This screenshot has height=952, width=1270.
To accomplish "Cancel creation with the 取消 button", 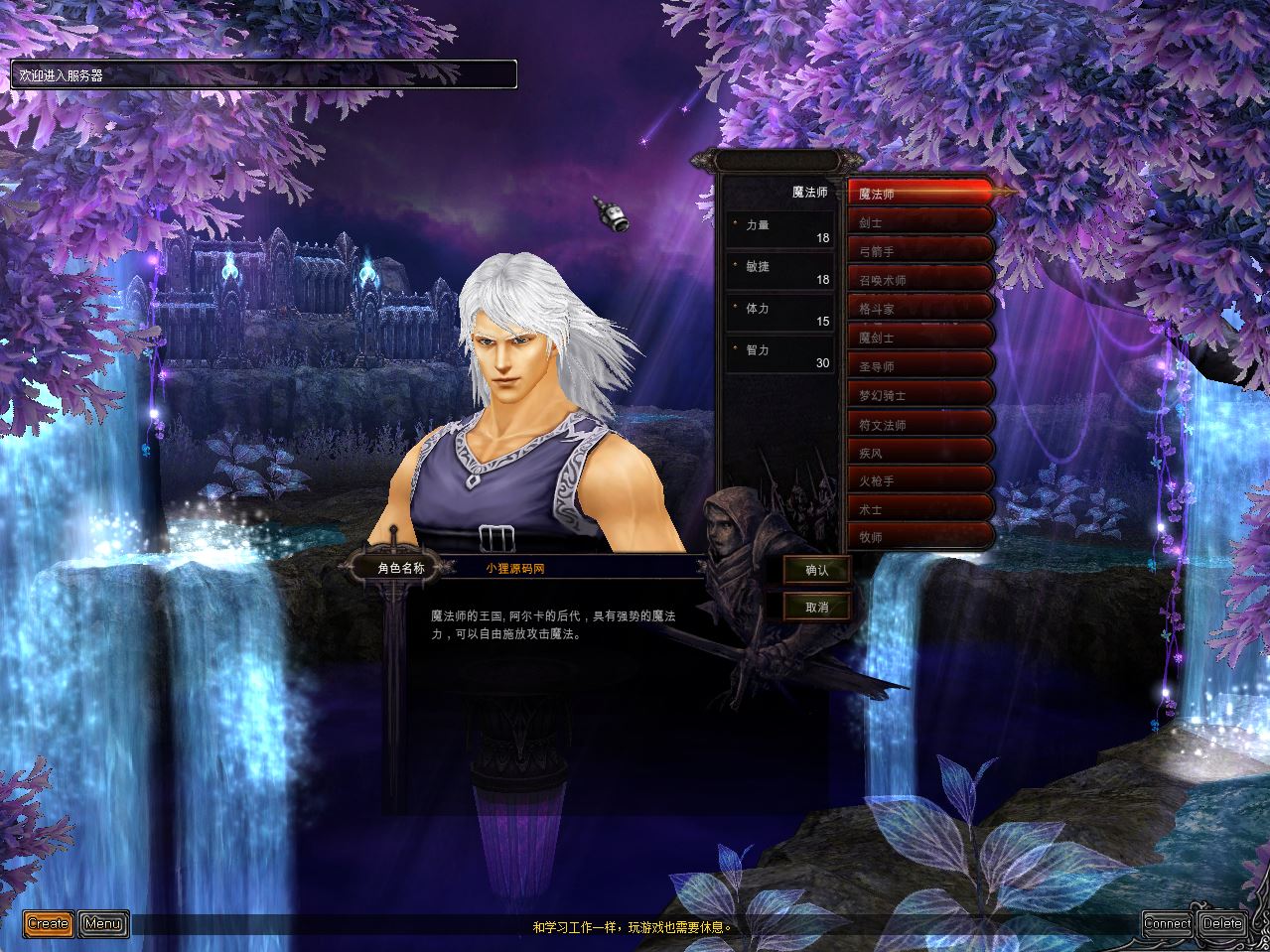I will 816,607.
